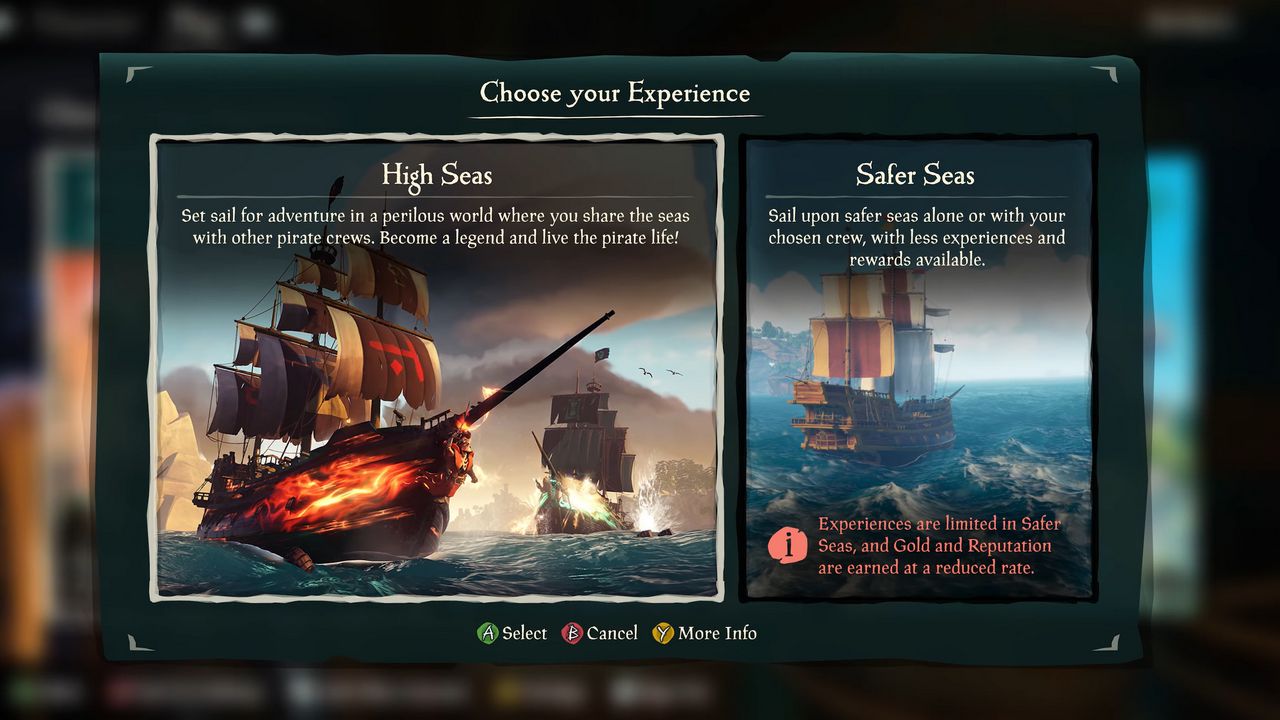Select the Safer Seas experience card

pos(915,368)
